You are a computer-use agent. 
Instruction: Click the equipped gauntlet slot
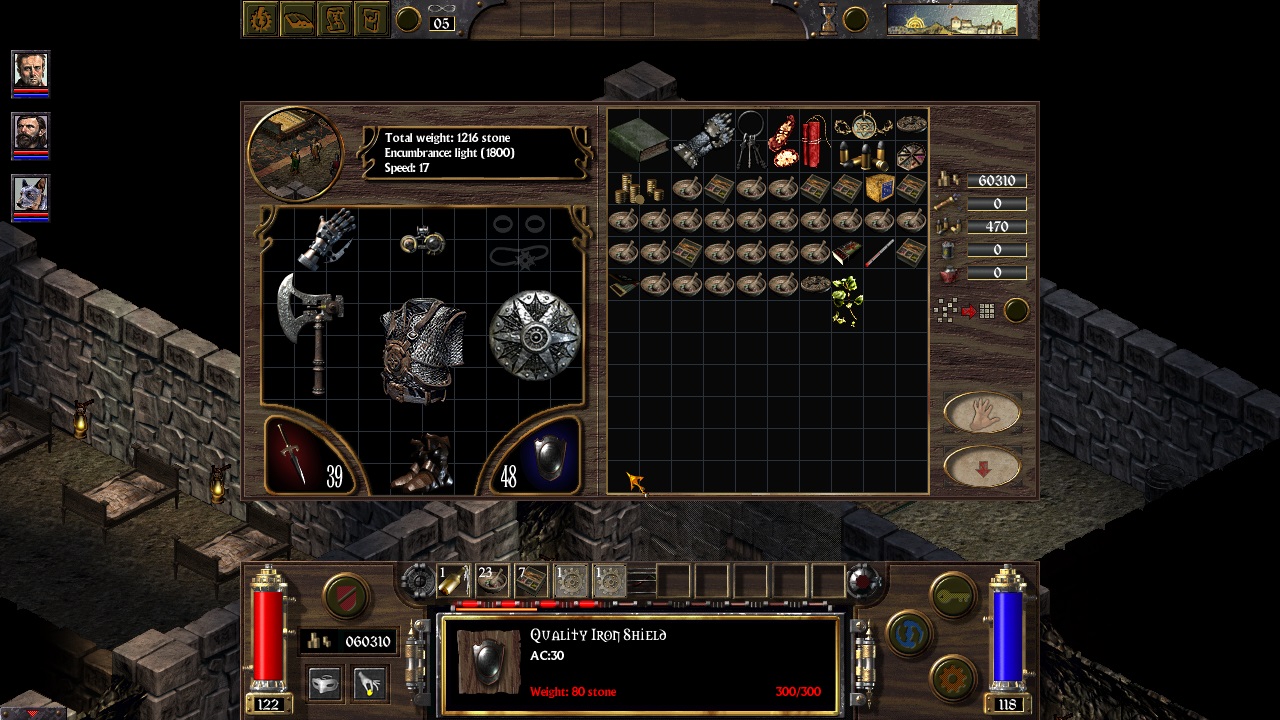click(327, 239)
